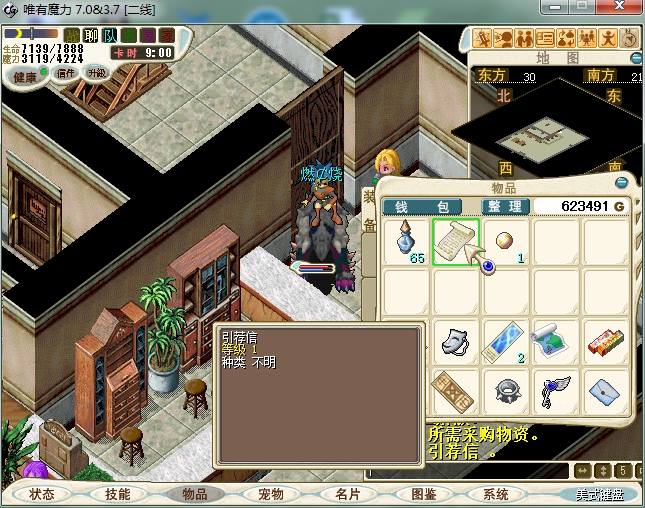Open the 图鉴 encyclopedia menu
Screen dimensions: 645x508
(x=423, y=494)
